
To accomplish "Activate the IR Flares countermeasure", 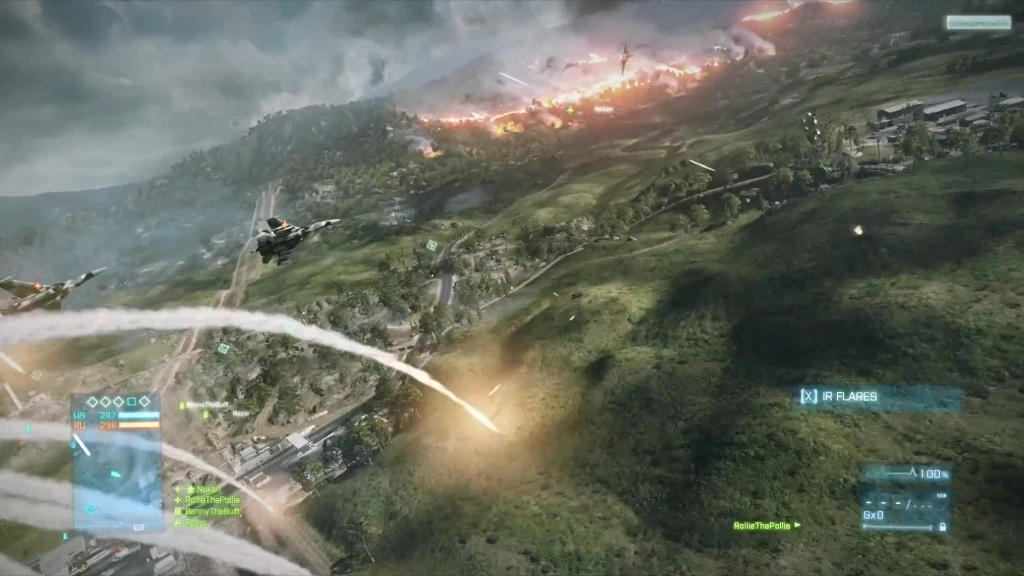I will 879,397.
